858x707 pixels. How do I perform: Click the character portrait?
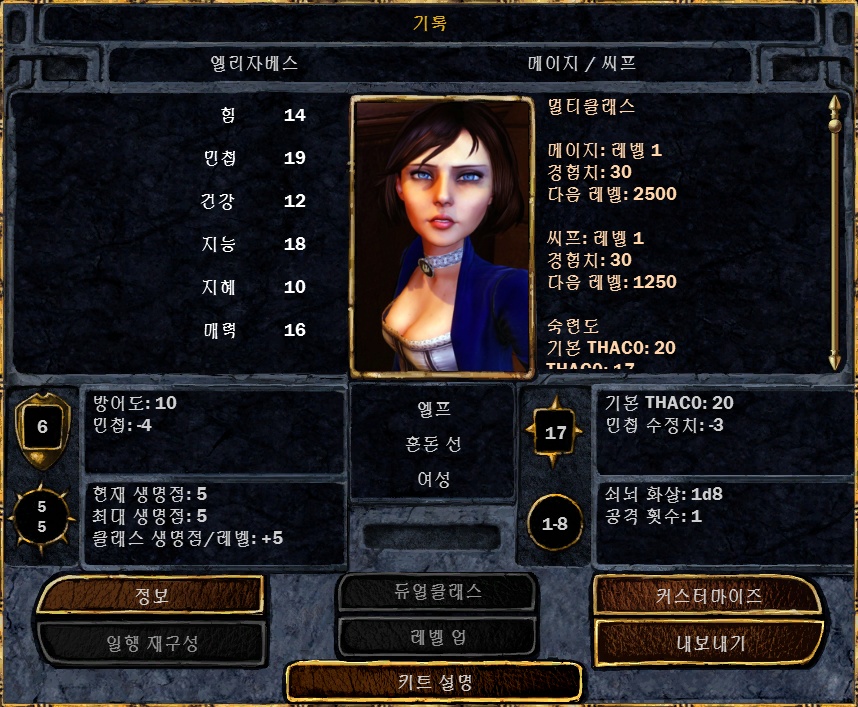pyautogui.click(x=441, y=236)
